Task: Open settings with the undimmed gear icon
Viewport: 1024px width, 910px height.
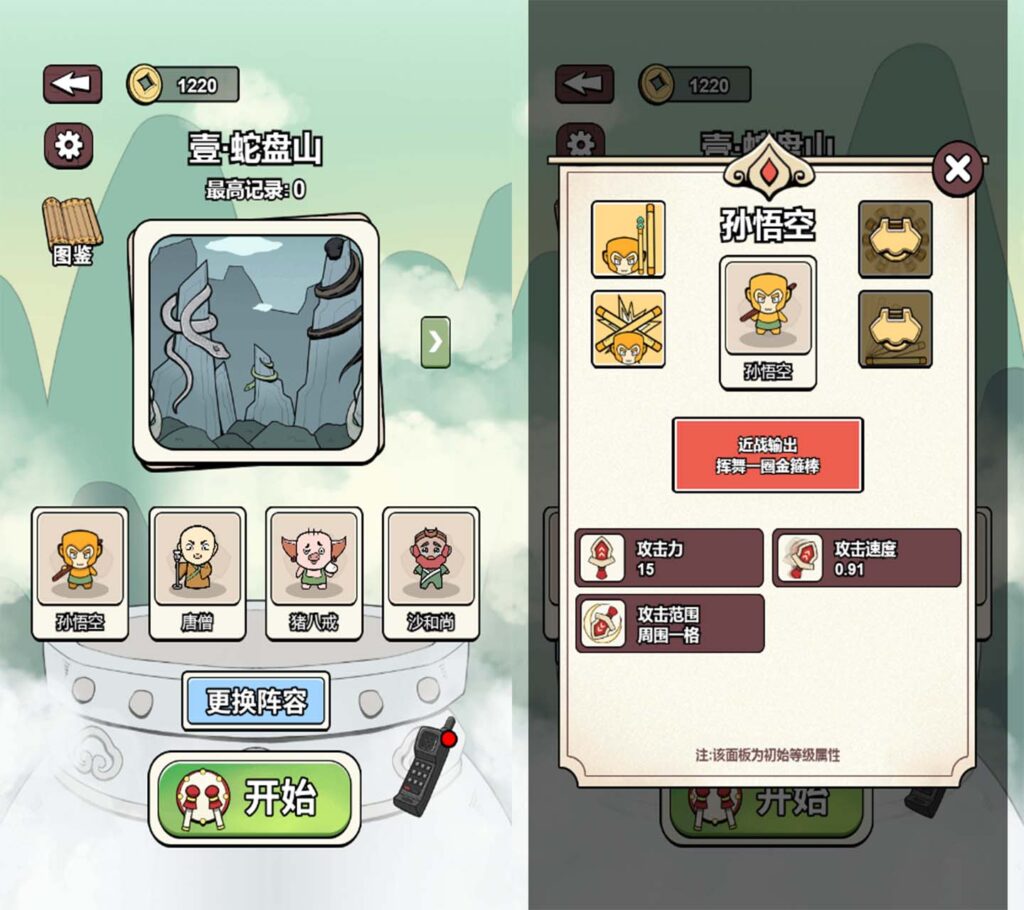Action: coord(69,146)
